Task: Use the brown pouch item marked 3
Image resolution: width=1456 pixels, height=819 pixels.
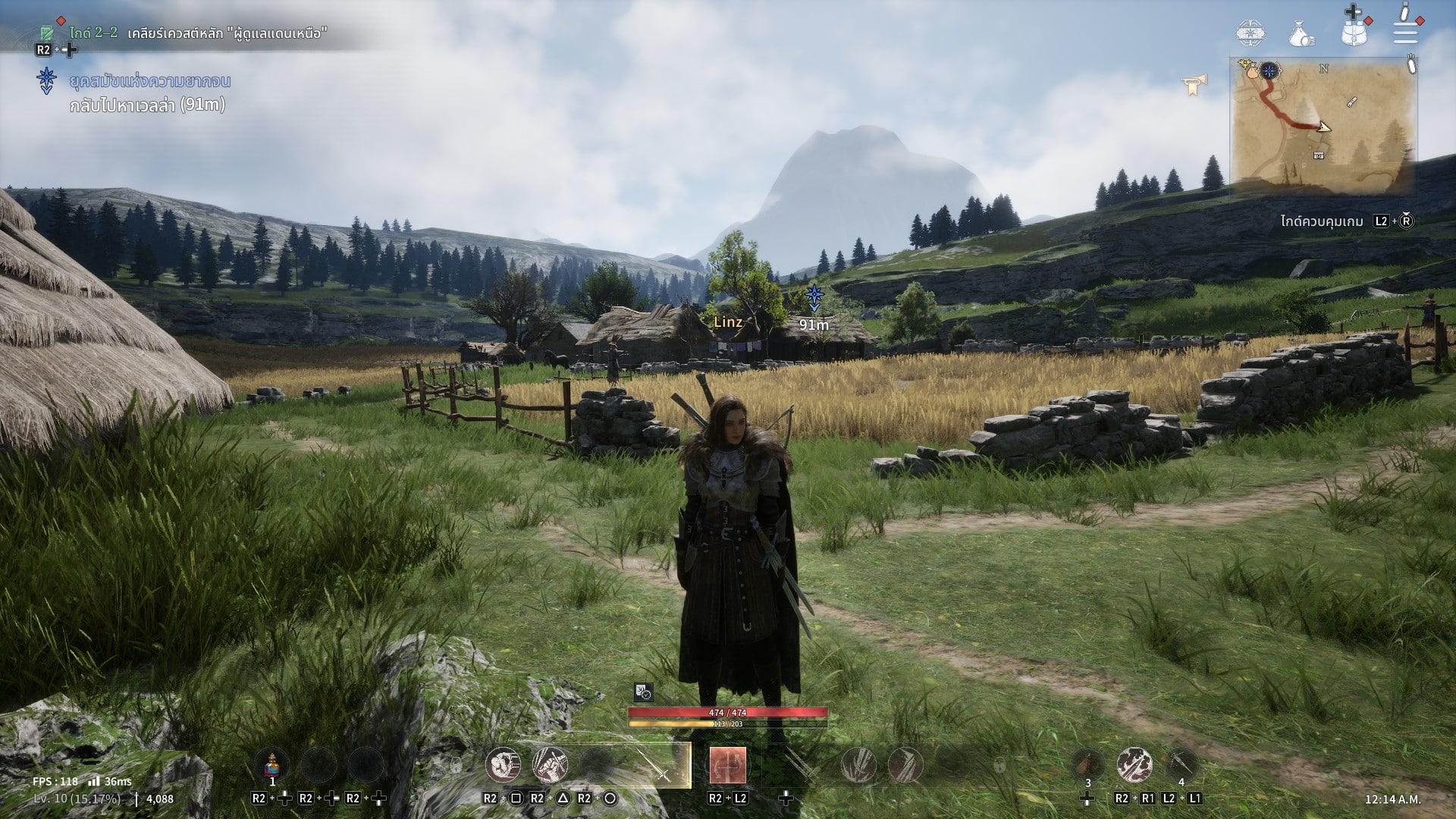Action: [x=1087, y=764]
